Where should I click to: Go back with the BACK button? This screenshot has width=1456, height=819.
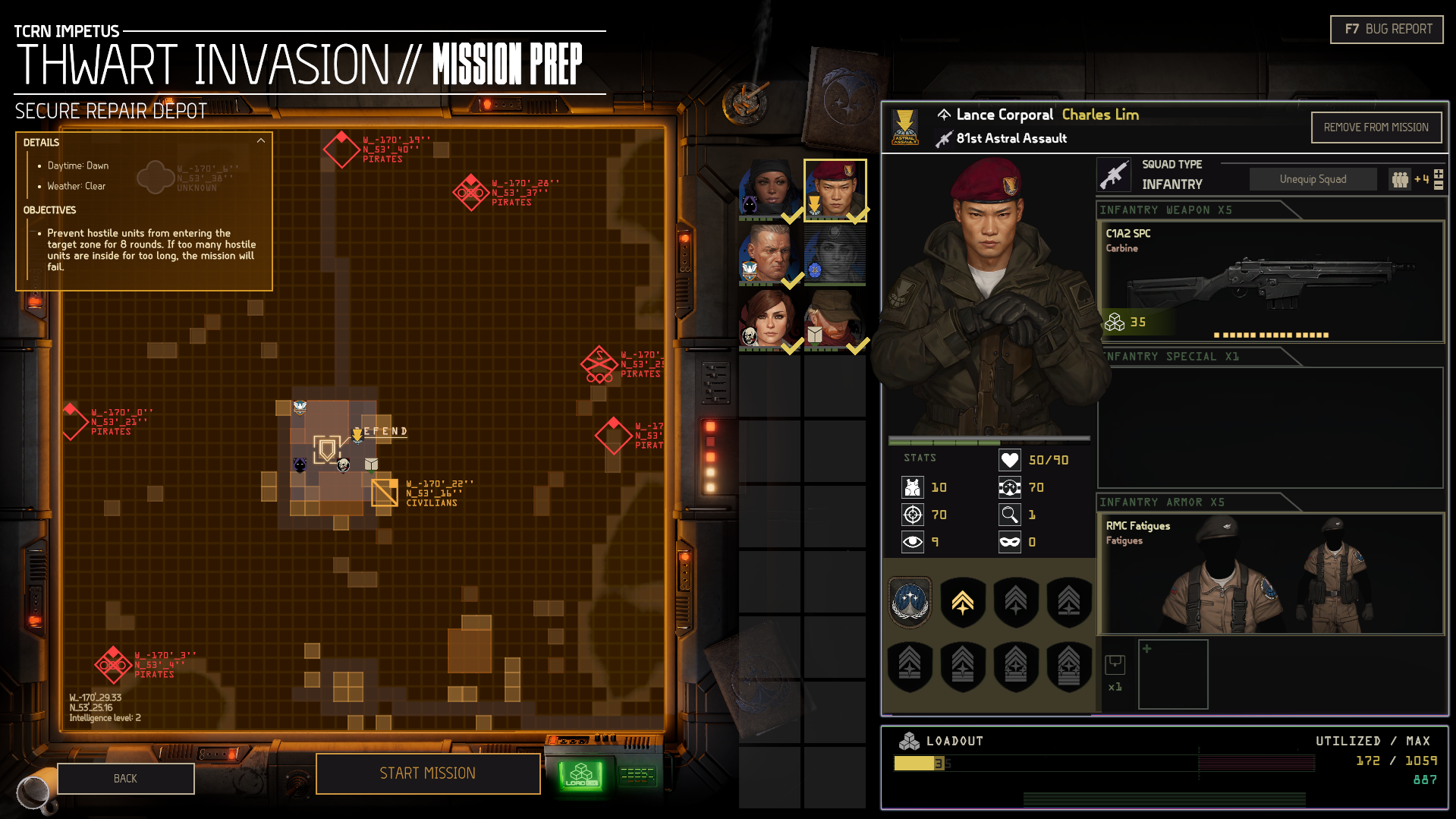(x=125, y=779)
